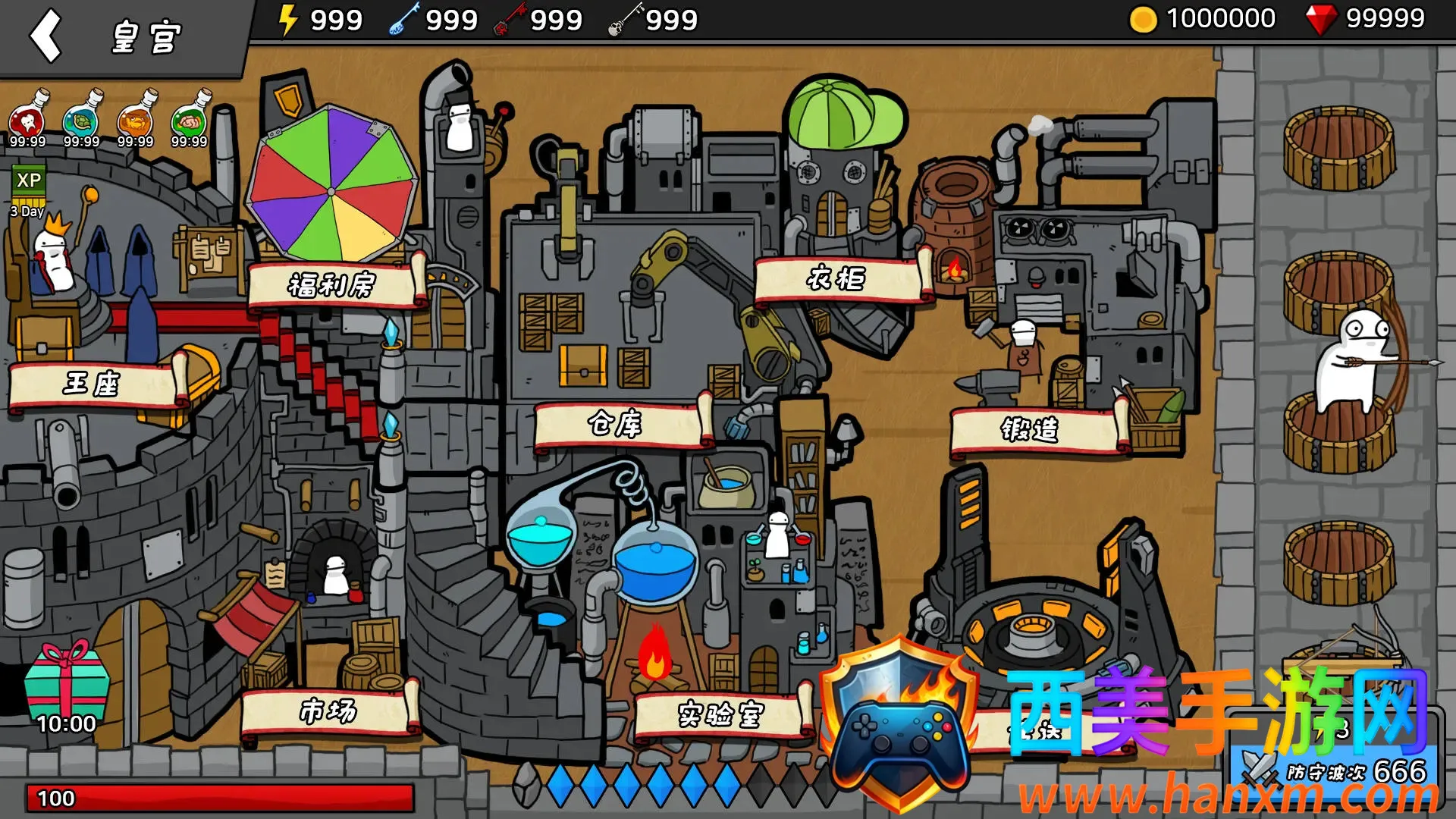Select the XP boost icon
1456x819 pixels.
tap(29, 182)
